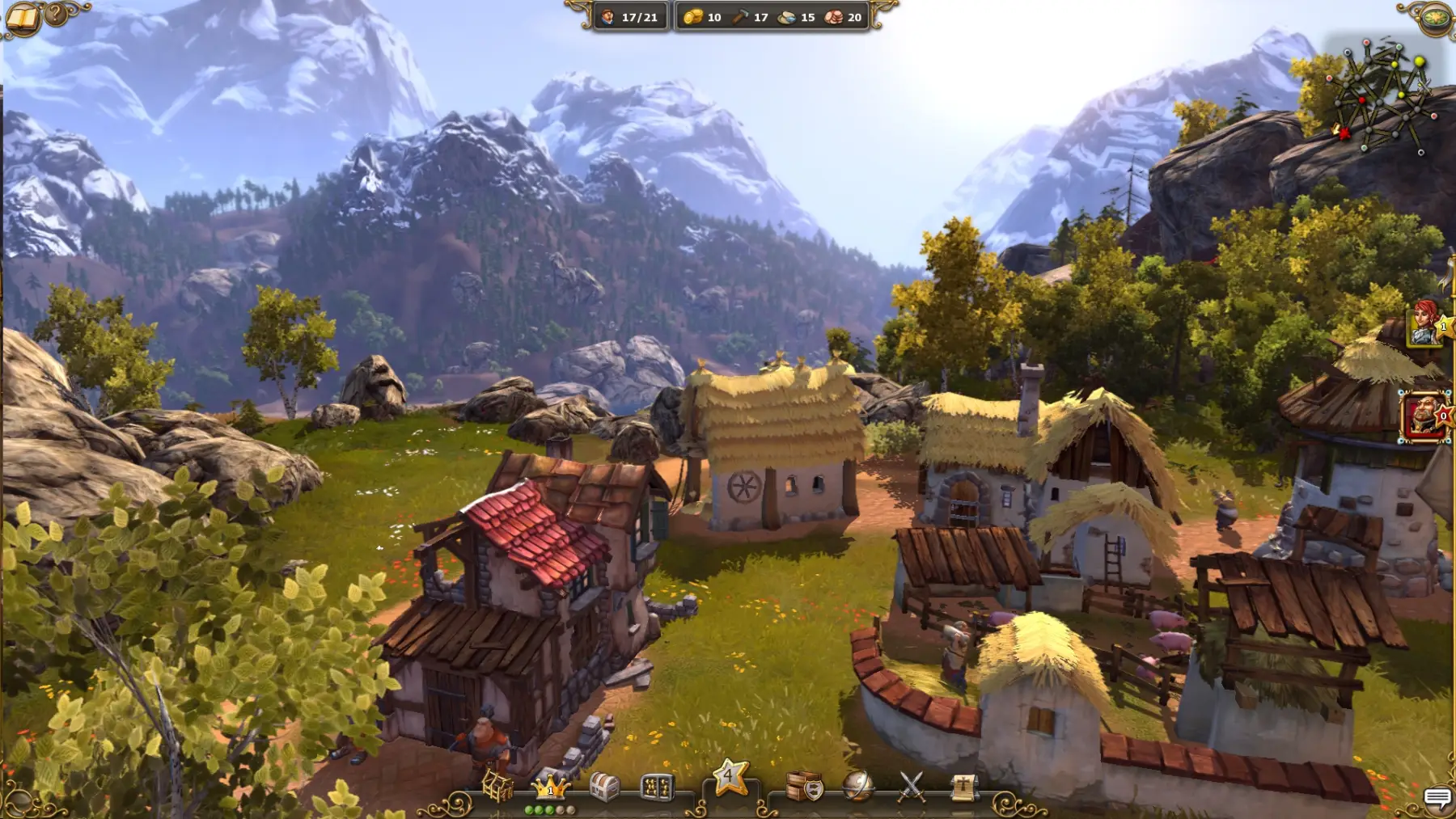Open the scroll with cross clergy menu
Screen dimensions: 1456x819
[963, 786]
